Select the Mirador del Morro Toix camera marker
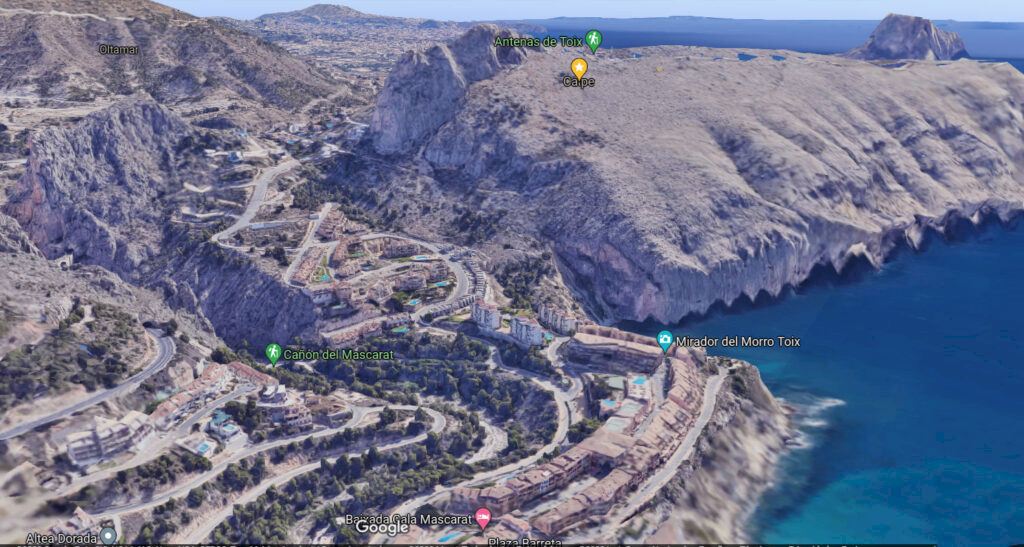The image size is (1024, 547). (x=665, y=341)
